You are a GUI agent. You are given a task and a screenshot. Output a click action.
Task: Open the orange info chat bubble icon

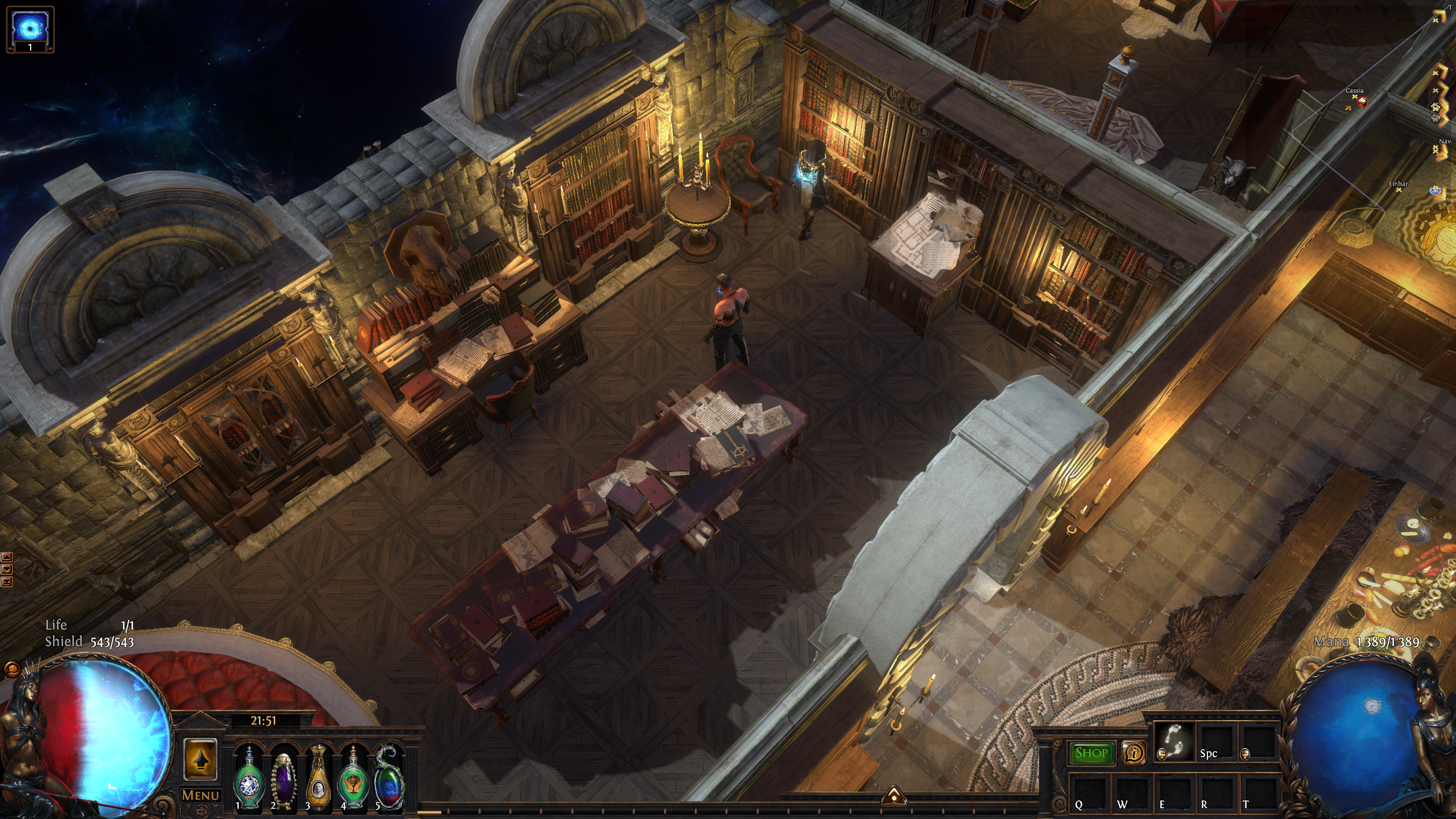coord(1134,753)
